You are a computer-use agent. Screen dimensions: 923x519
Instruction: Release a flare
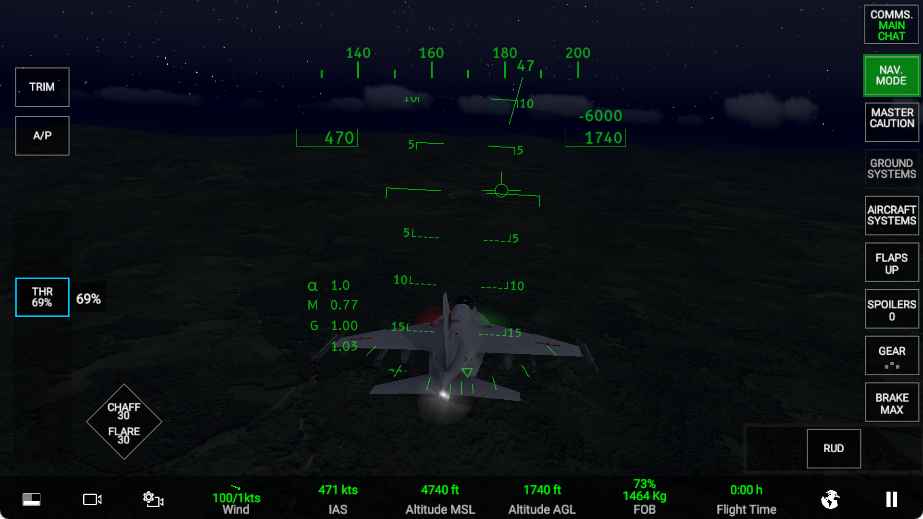(124, 436)
